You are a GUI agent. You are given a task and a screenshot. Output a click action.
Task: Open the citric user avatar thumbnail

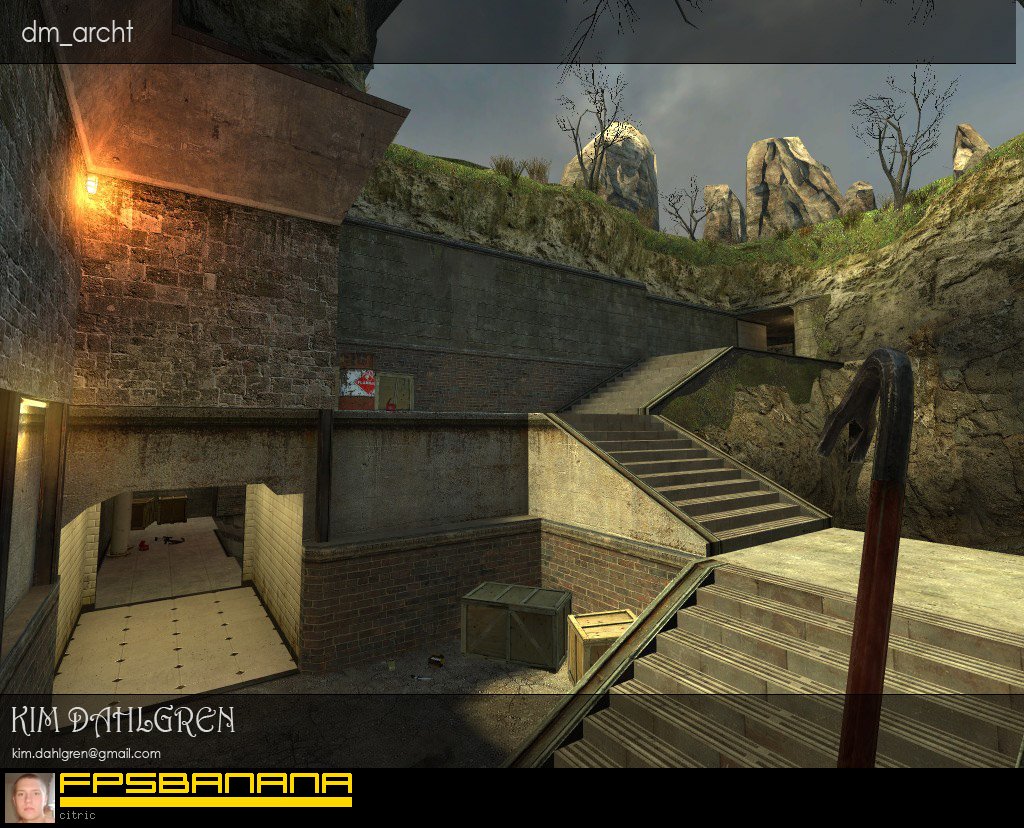[30, 797]
